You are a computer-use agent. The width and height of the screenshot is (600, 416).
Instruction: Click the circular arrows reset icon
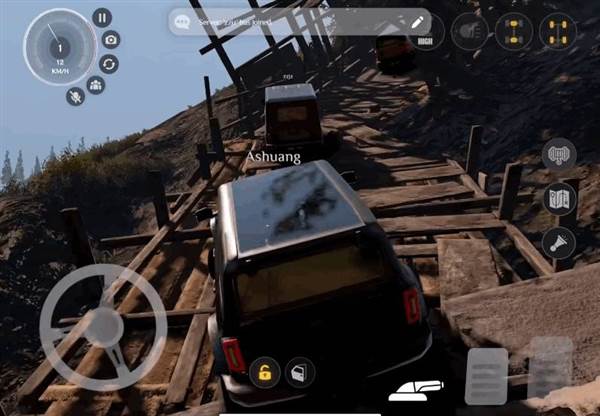click(x=109, y=63)
